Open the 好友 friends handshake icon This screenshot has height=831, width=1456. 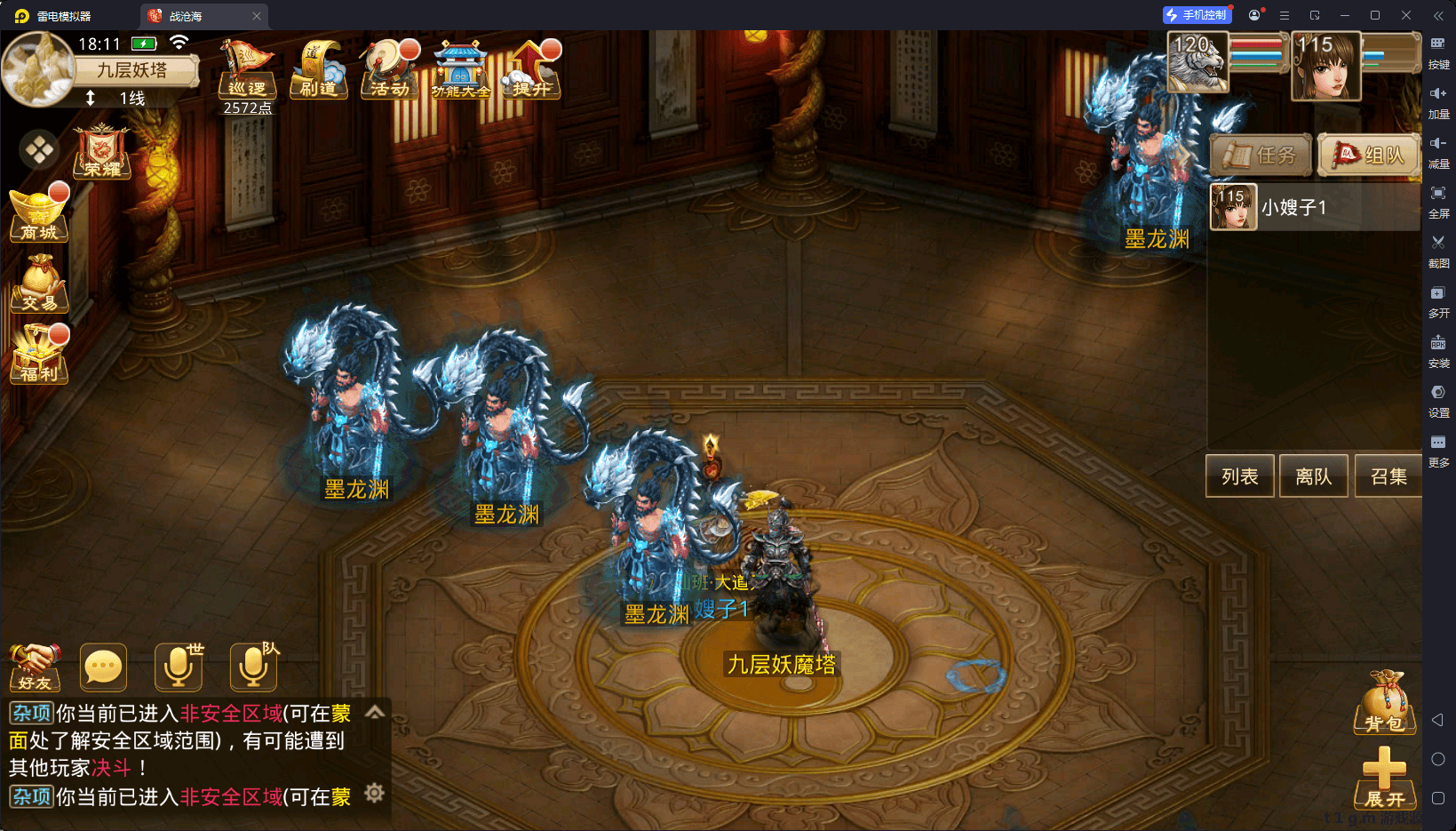(36, 667)
